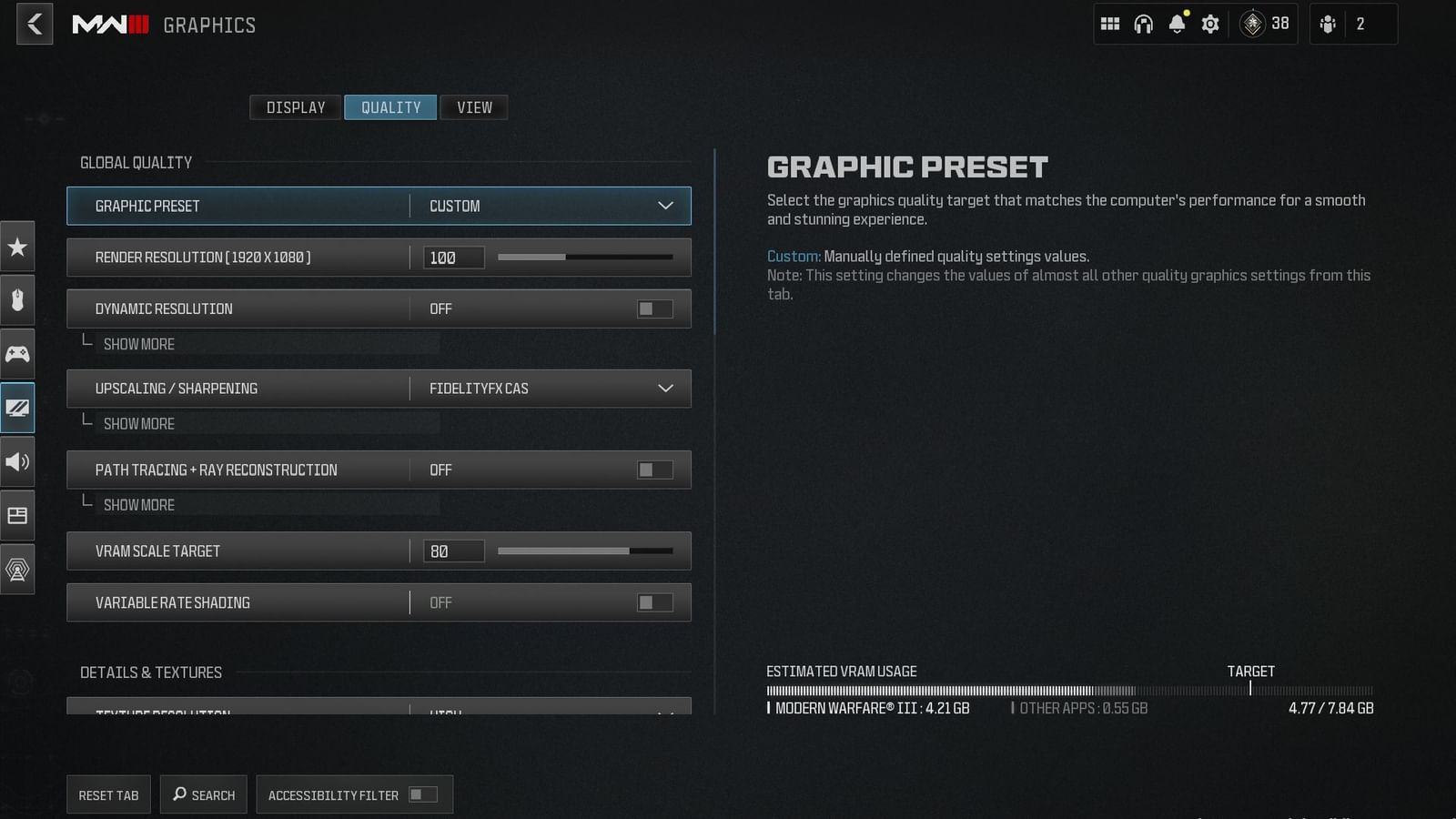Image resolution: width=1456 pixels, height=819 pixels.
Task: Select the interface settings panel icon
Action: click(17, 515)
